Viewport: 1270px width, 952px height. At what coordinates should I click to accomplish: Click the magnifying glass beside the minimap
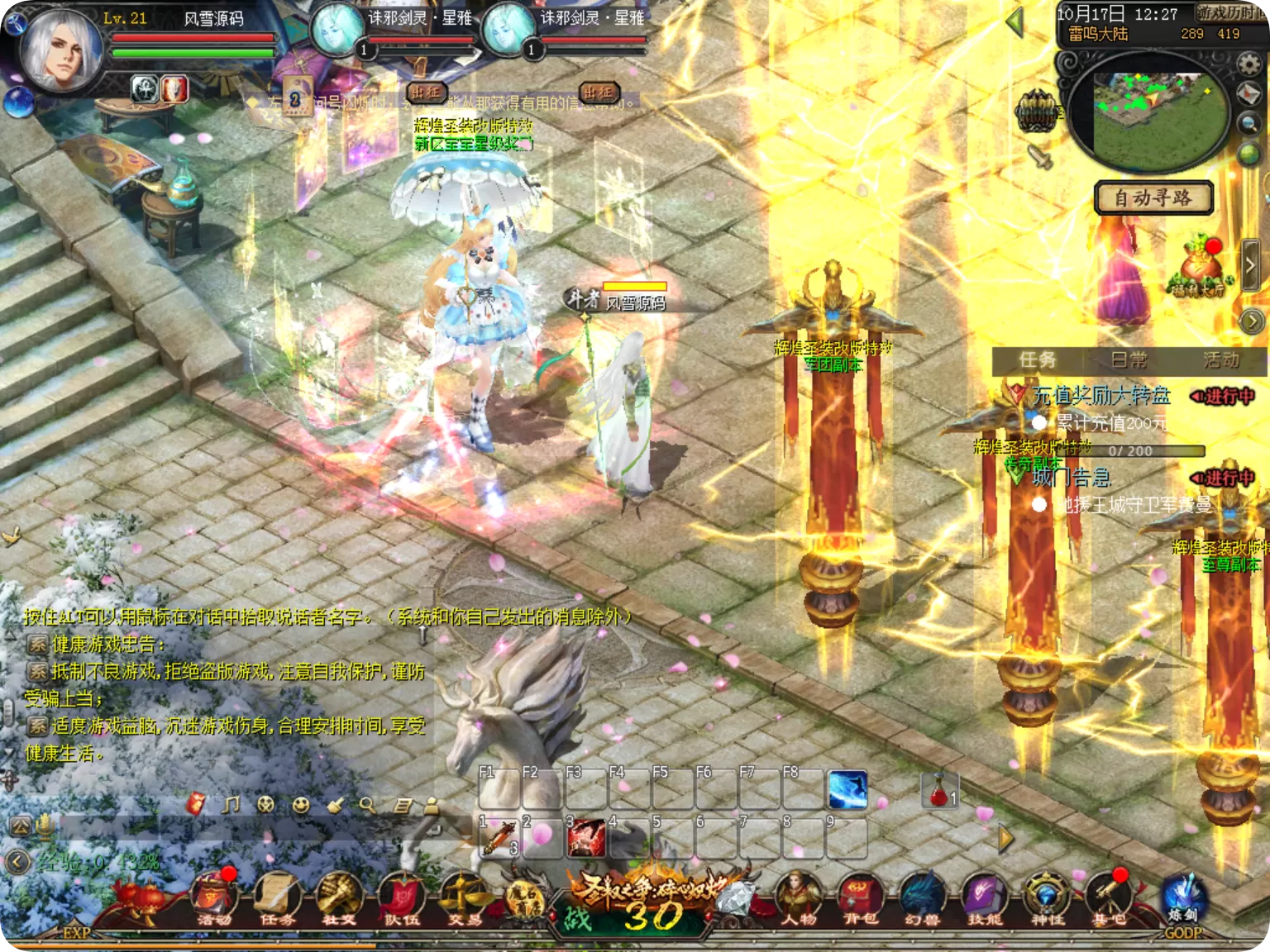pyautogui.click(x=1249, y=124)
